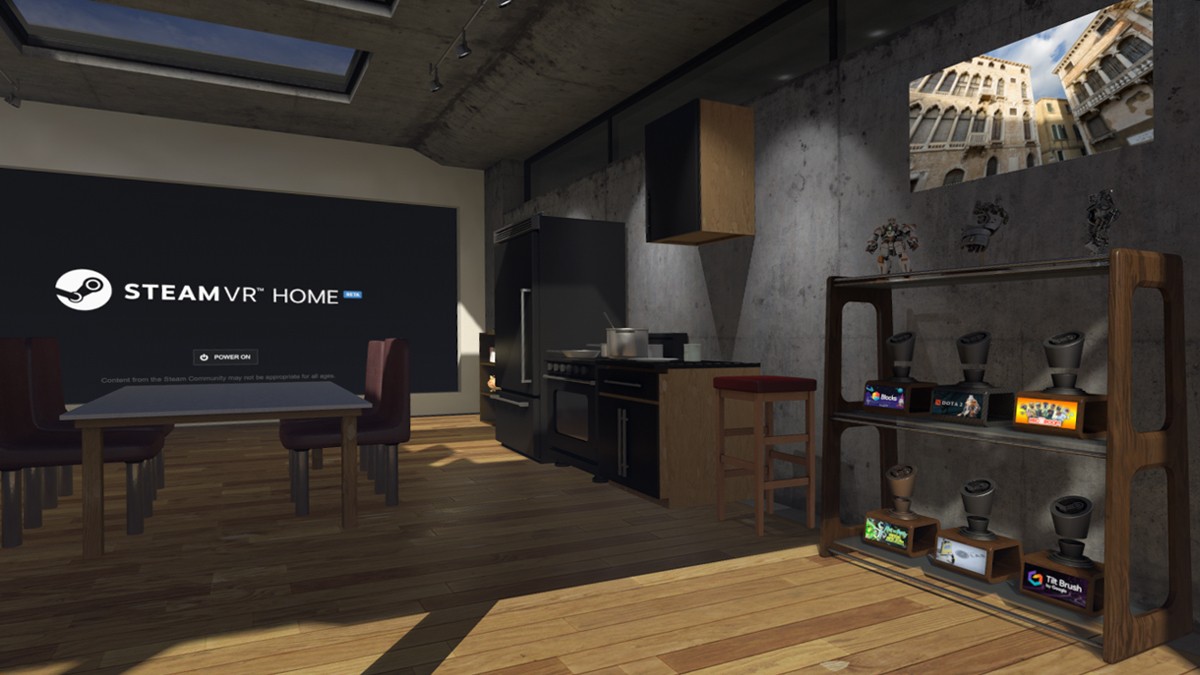Screen dimensions: 1200x675
Task: Click the POWER ON button
Action: click(225, 357)
